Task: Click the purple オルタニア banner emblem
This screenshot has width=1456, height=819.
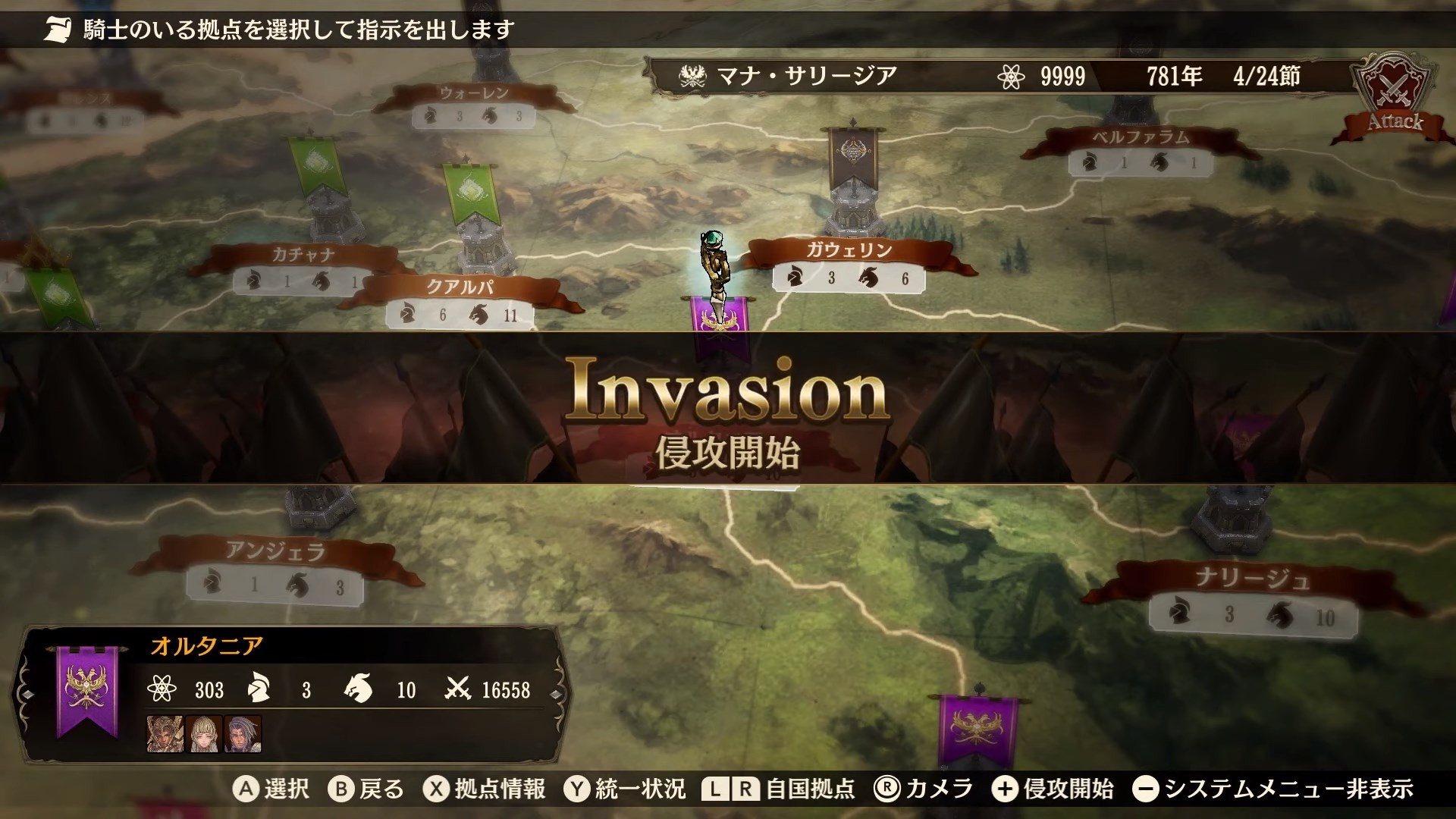Action: point(87,689)
